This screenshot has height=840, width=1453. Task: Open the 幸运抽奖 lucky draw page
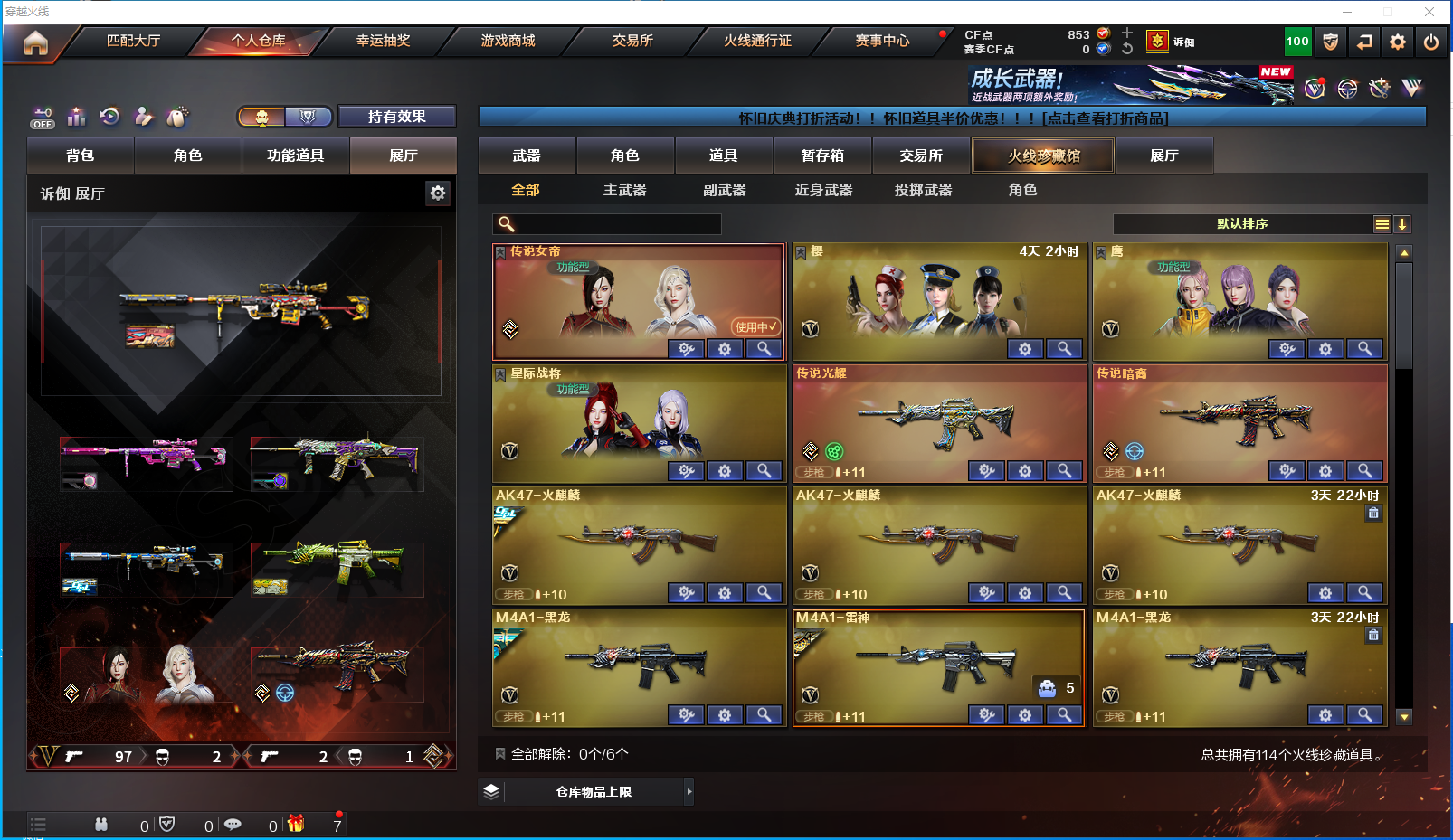[383, 41]
